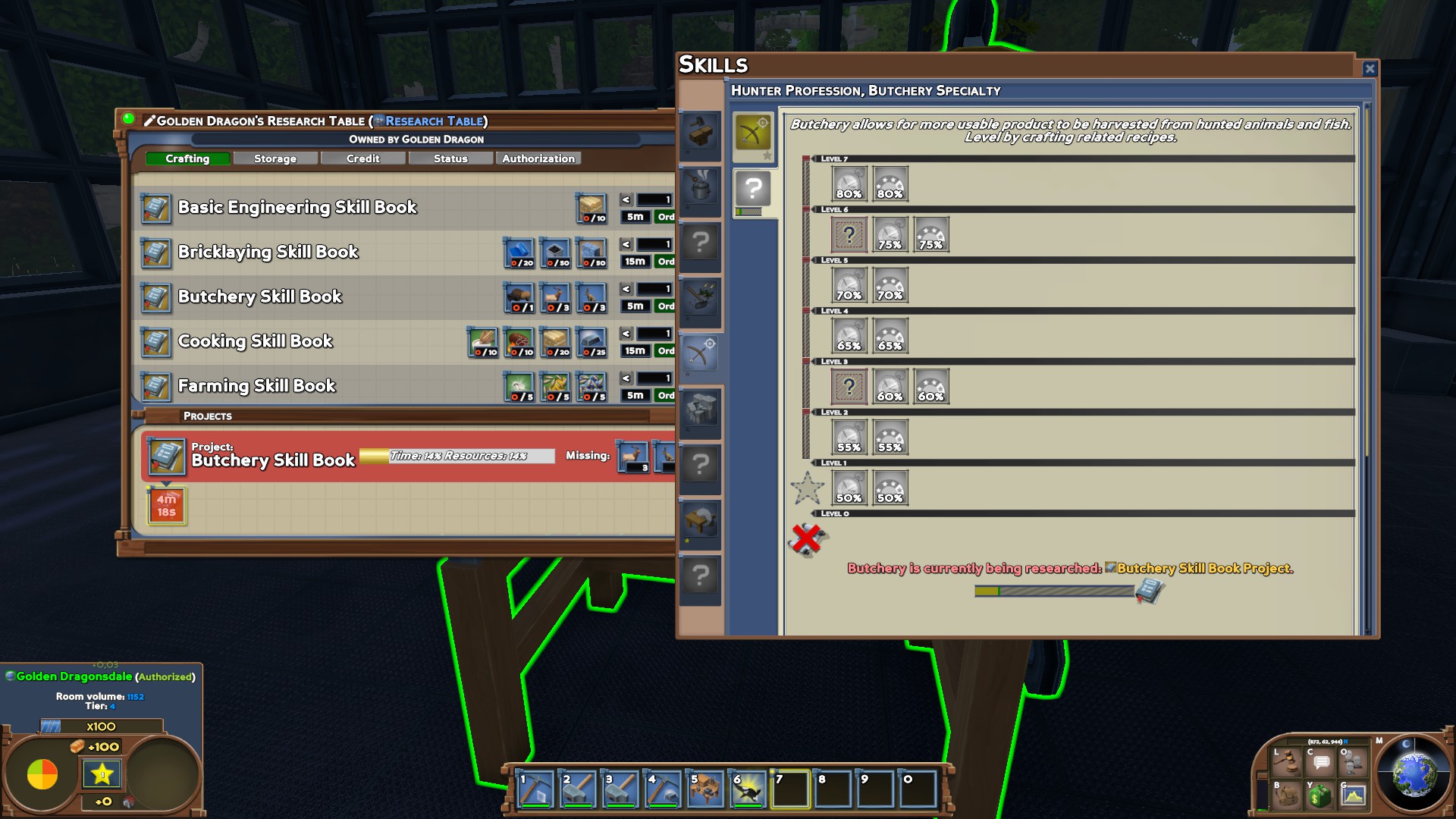Select the 4m 18s project timer tab
Image resolution: width=1456 pixels, height=819 pixels.
165,504
